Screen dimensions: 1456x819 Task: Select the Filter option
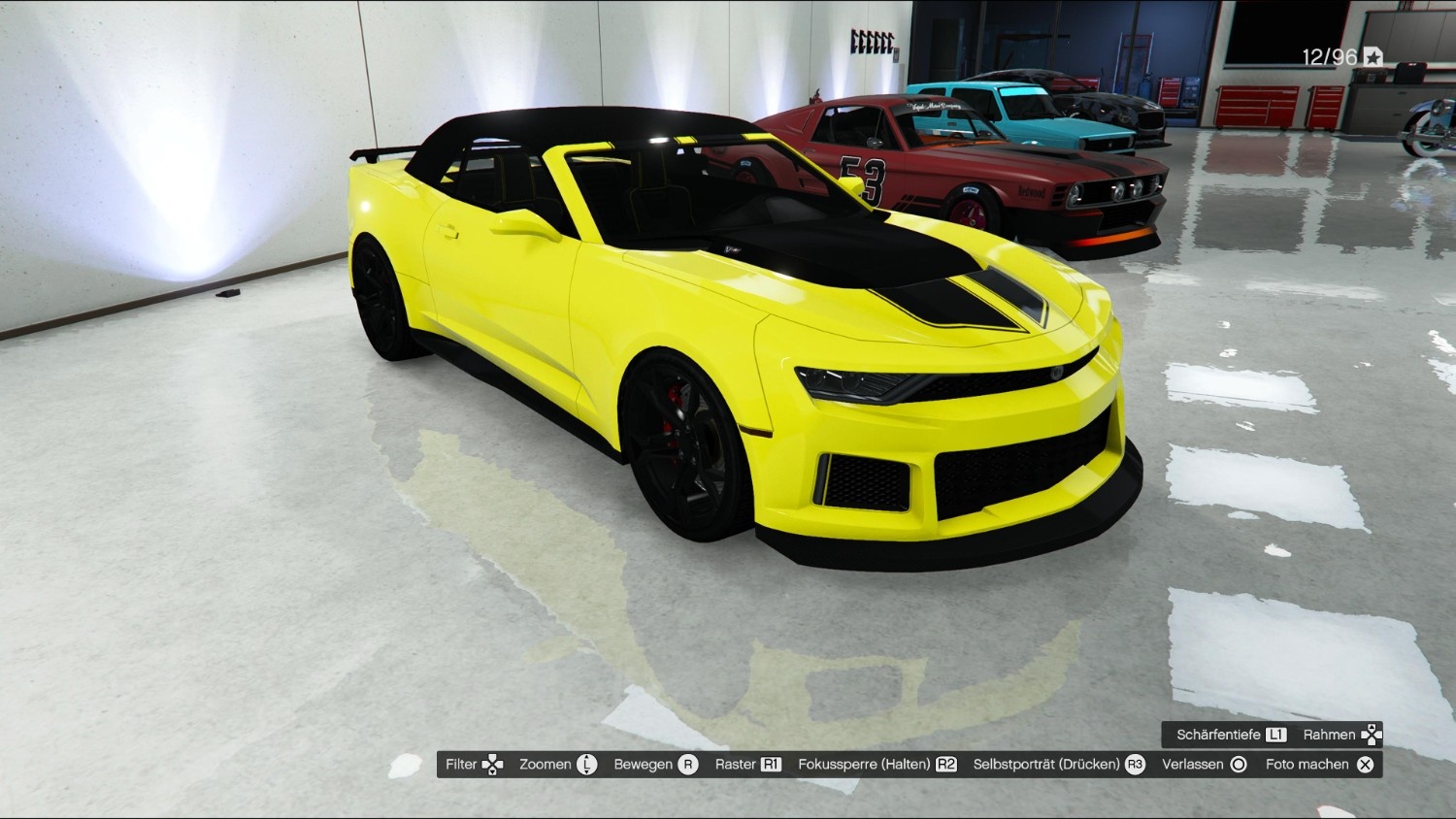tap(473, 765)
